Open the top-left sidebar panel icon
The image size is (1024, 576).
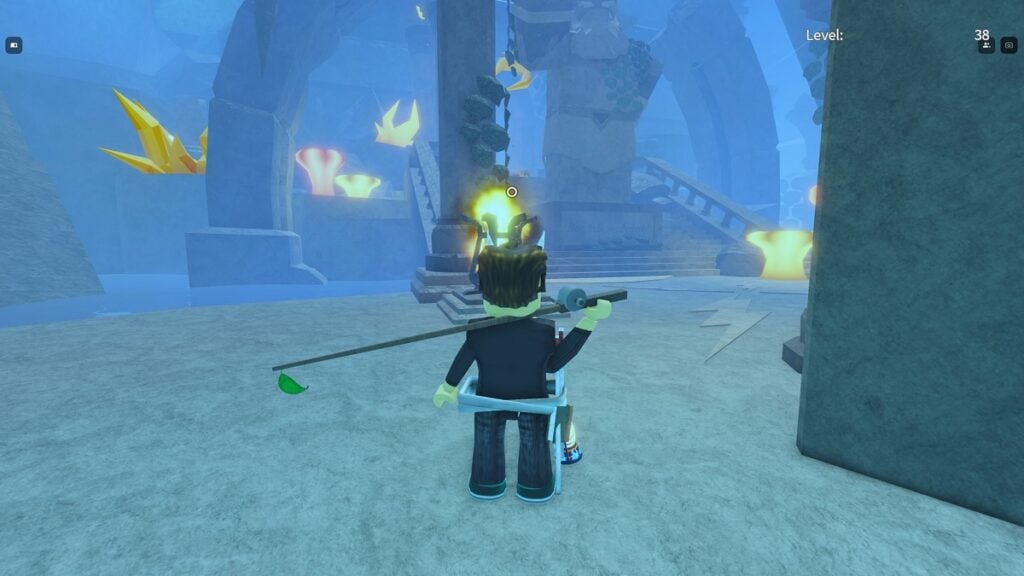click(14, 45)
